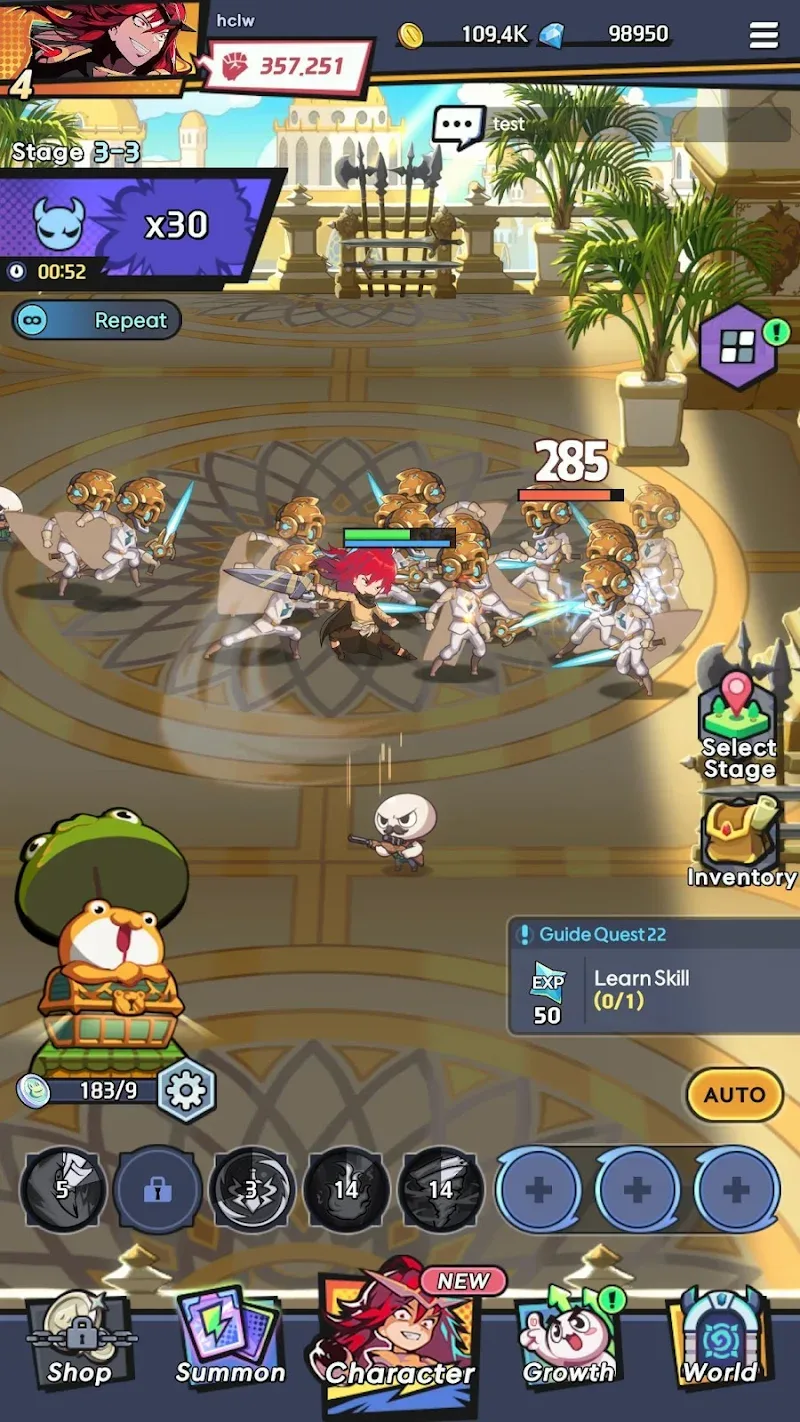This screenshot has width=800, height=1422.
Task: Select the locked skill slot
Action: pos(157,1190)
